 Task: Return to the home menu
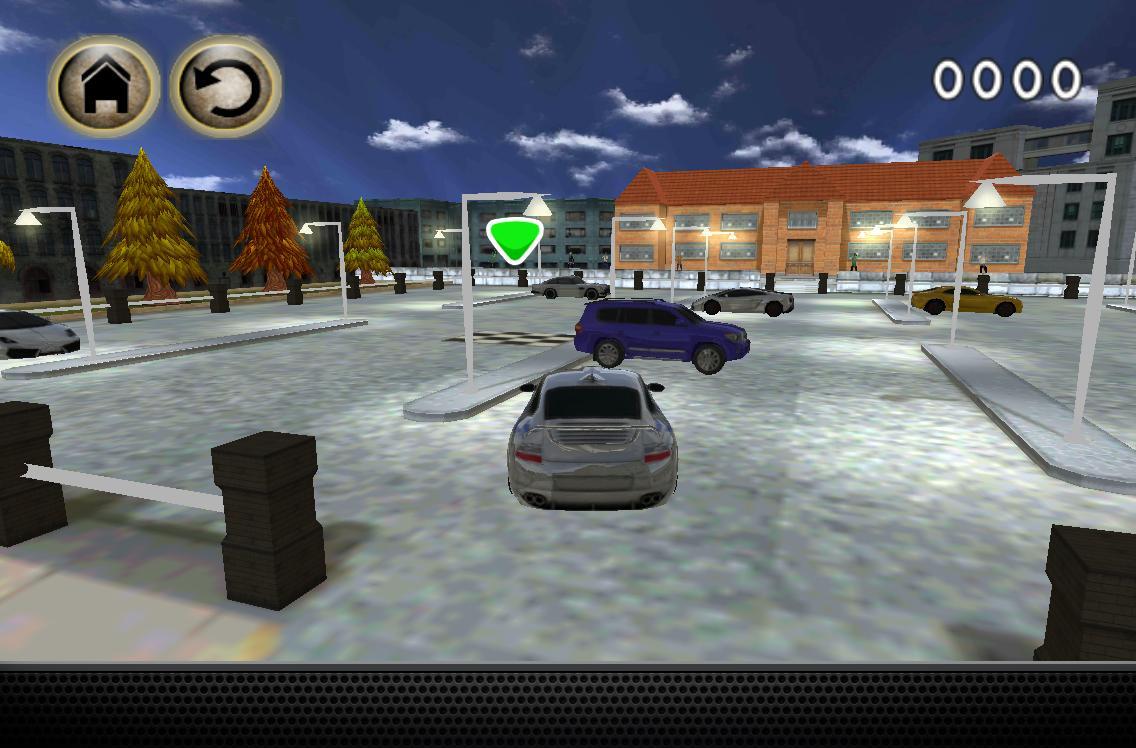click(104, 87)
